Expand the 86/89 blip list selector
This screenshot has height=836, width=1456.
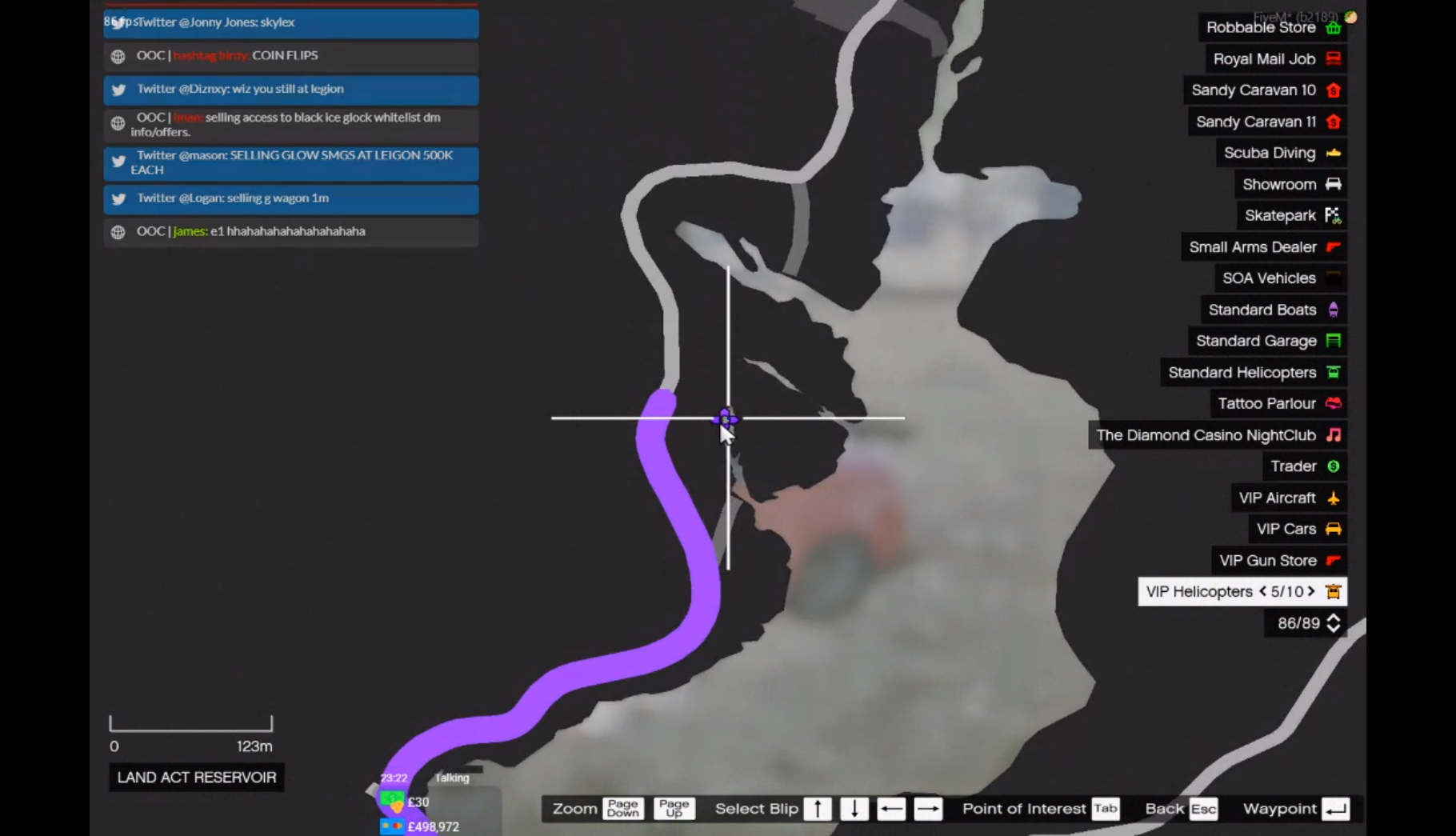tap(1333, 623)
